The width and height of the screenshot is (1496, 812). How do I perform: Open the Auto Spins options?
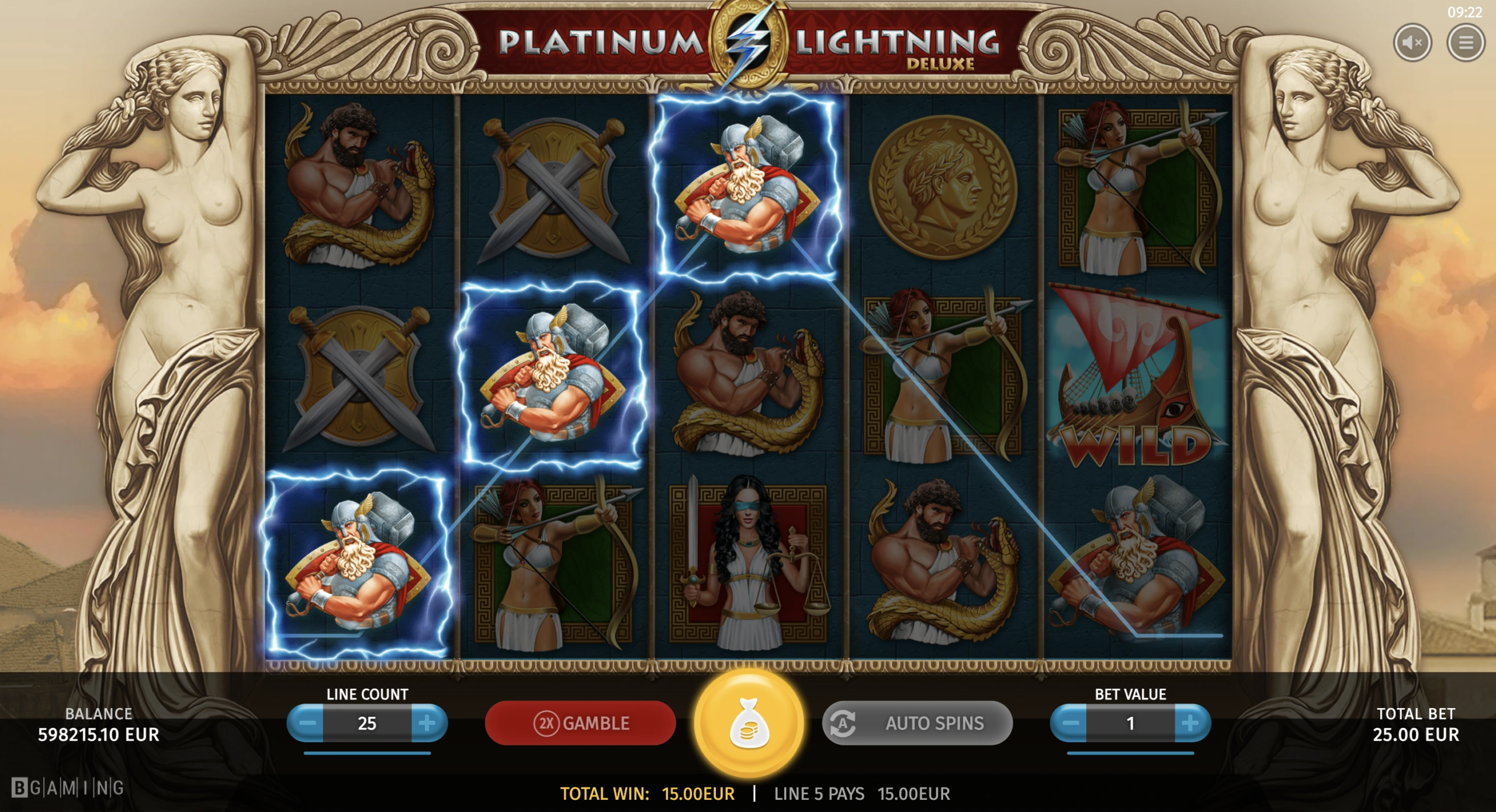tap(917, 723)
